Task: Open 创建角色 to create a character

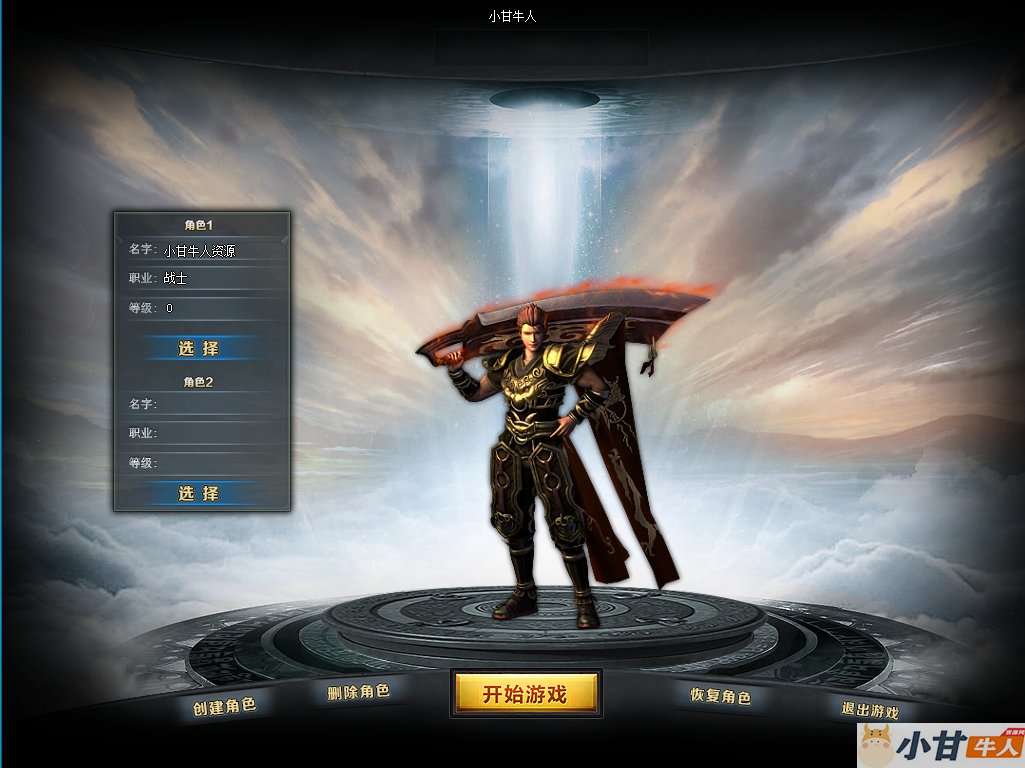Action: point(225,706)
